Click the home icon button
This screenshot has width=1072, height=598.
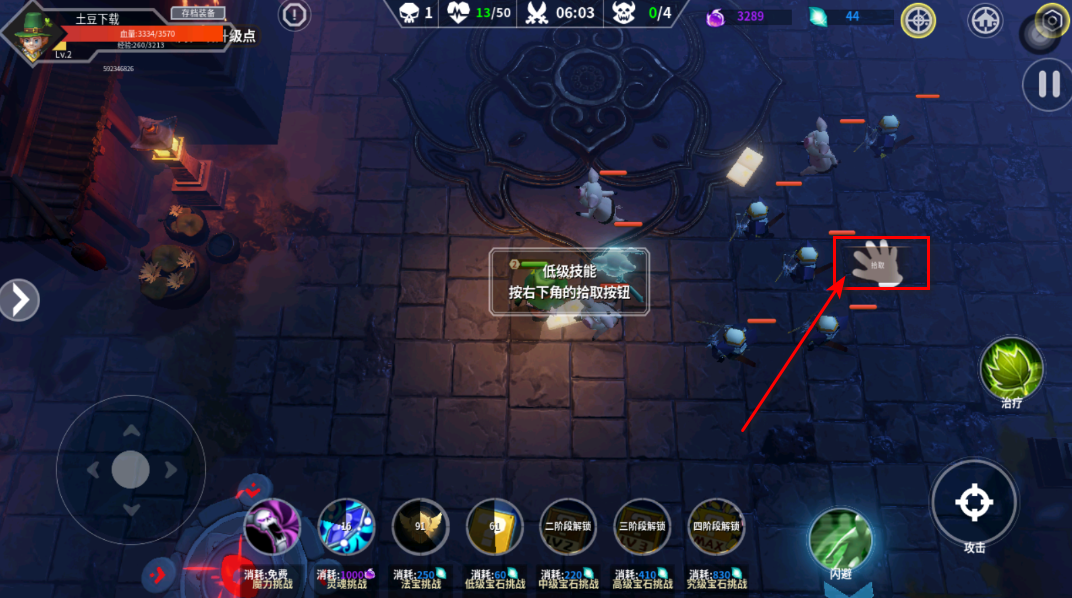pyautogui.click(x=985, y=20)
